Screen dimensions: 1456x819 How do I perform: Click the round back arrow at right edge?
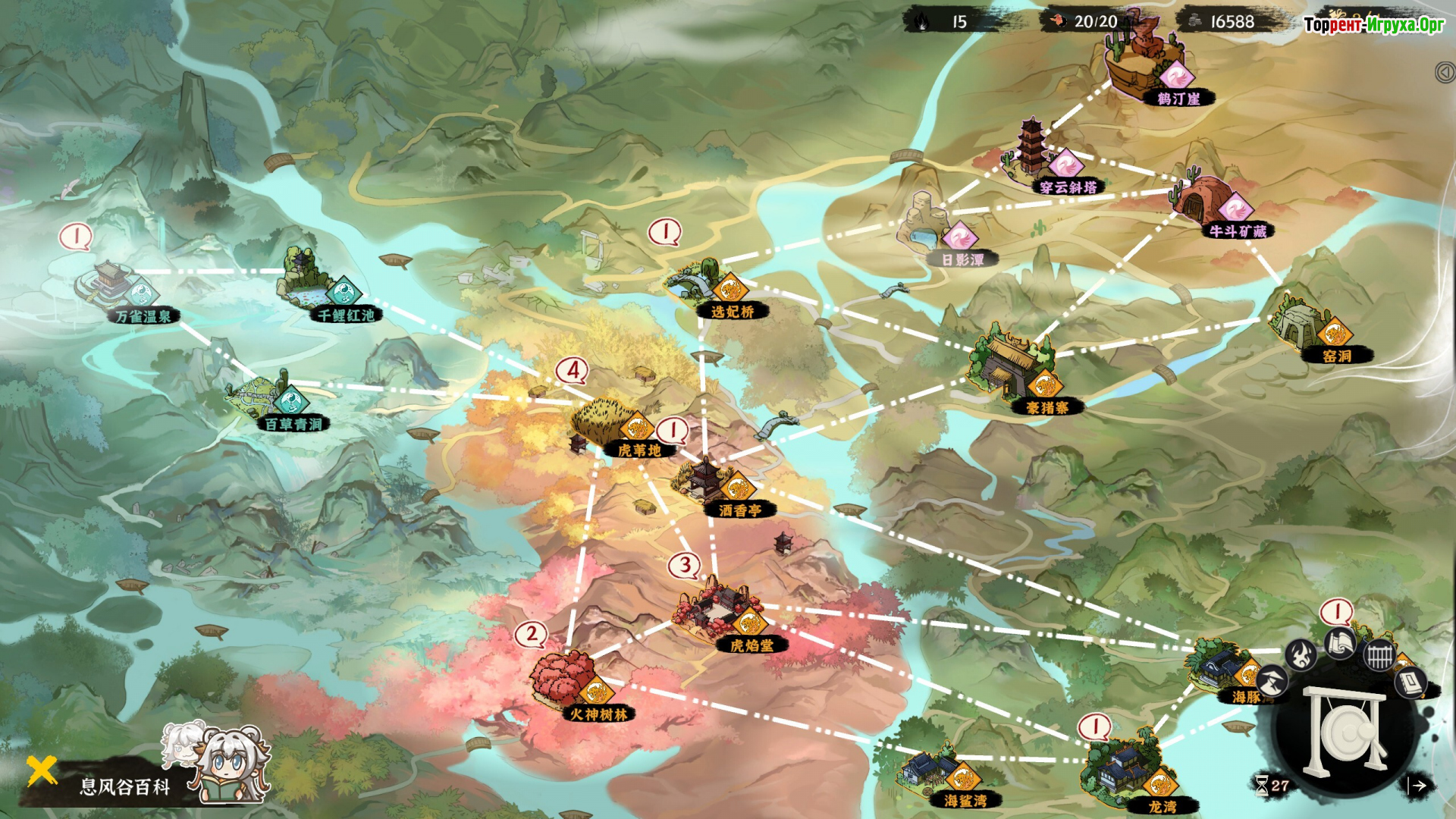coord(1445,72)
